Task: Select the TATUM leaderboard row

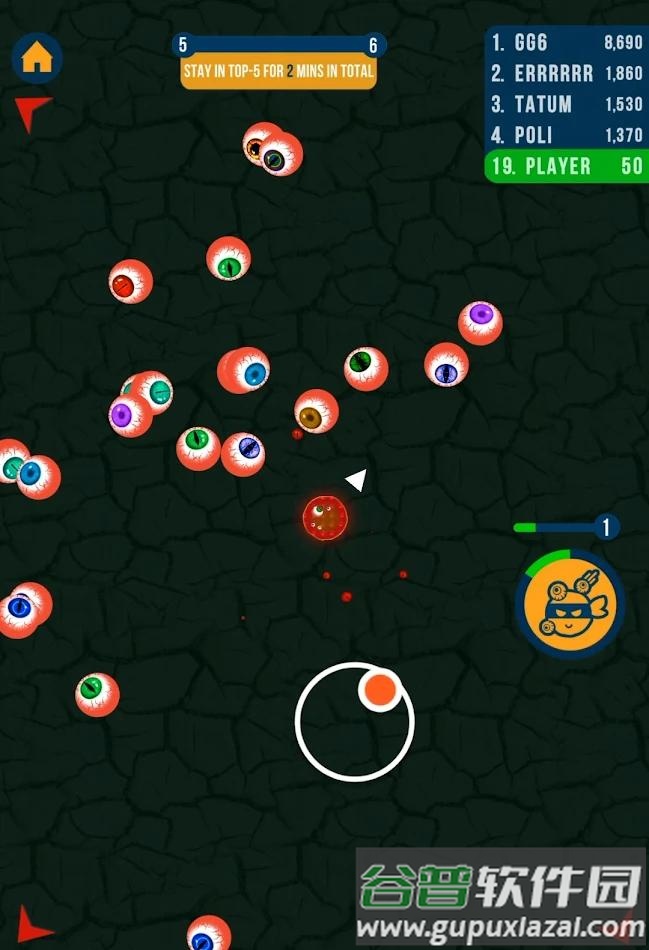Action: [x=566, y=105]
